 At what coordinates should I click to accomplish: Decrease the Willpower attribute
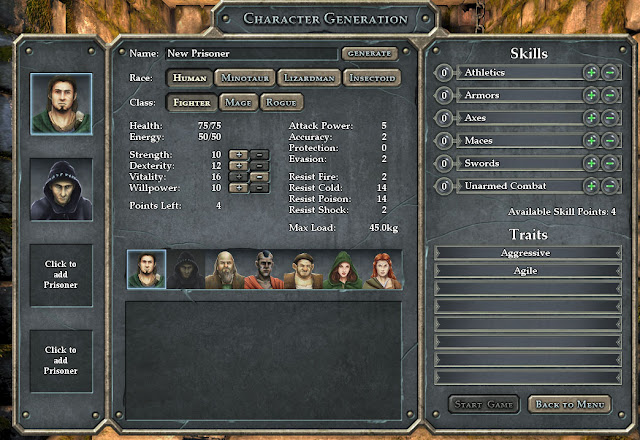257,187
